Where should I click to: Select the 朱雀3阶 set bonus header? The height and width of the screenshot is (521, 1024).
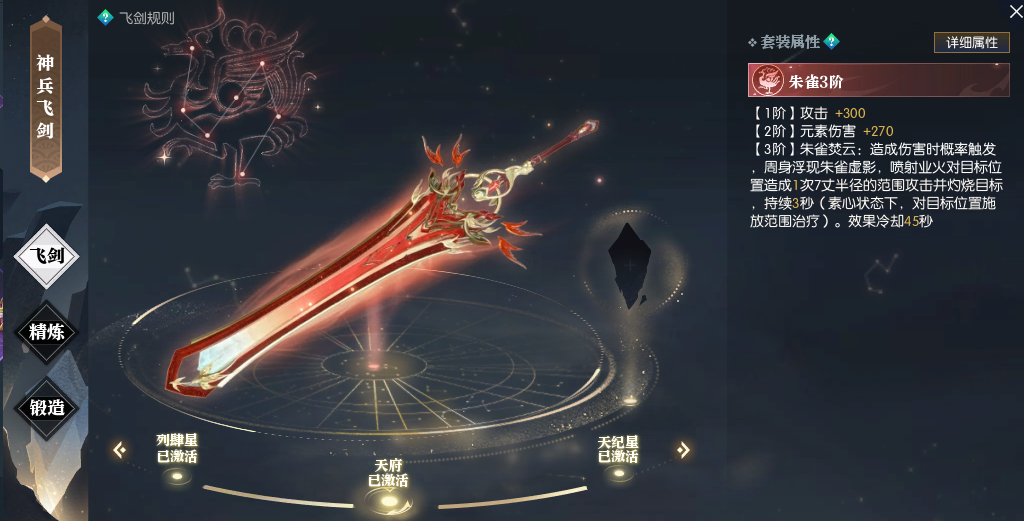[x=878, y=82]
